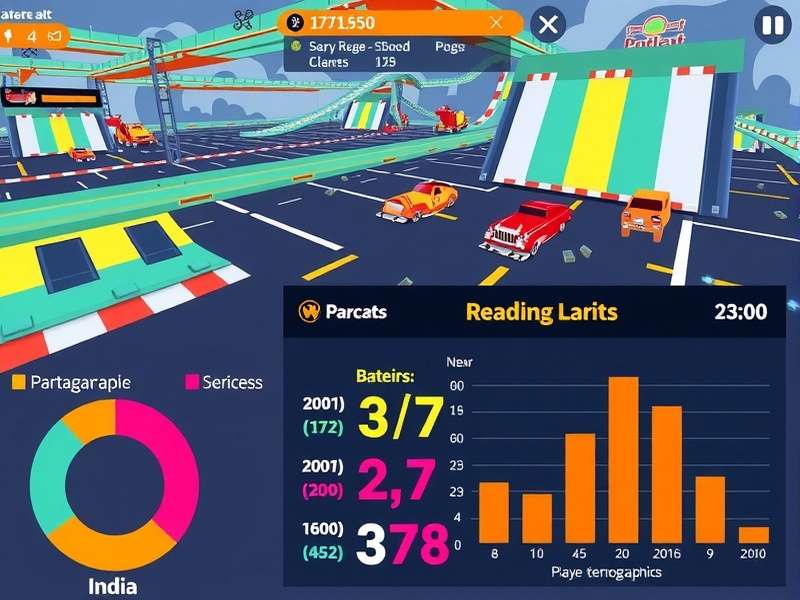This screenshot has width=800, height=600.
Task: Open the envelope icon in the orange pill
Action: point(56,36)
